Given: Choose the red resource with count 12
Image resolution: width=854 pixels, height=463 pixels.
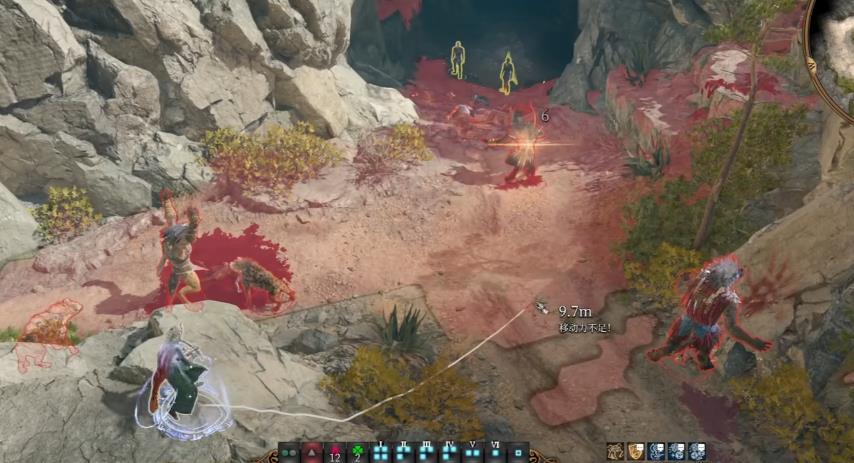Looking at the screenshot, I should pos(335,453).
